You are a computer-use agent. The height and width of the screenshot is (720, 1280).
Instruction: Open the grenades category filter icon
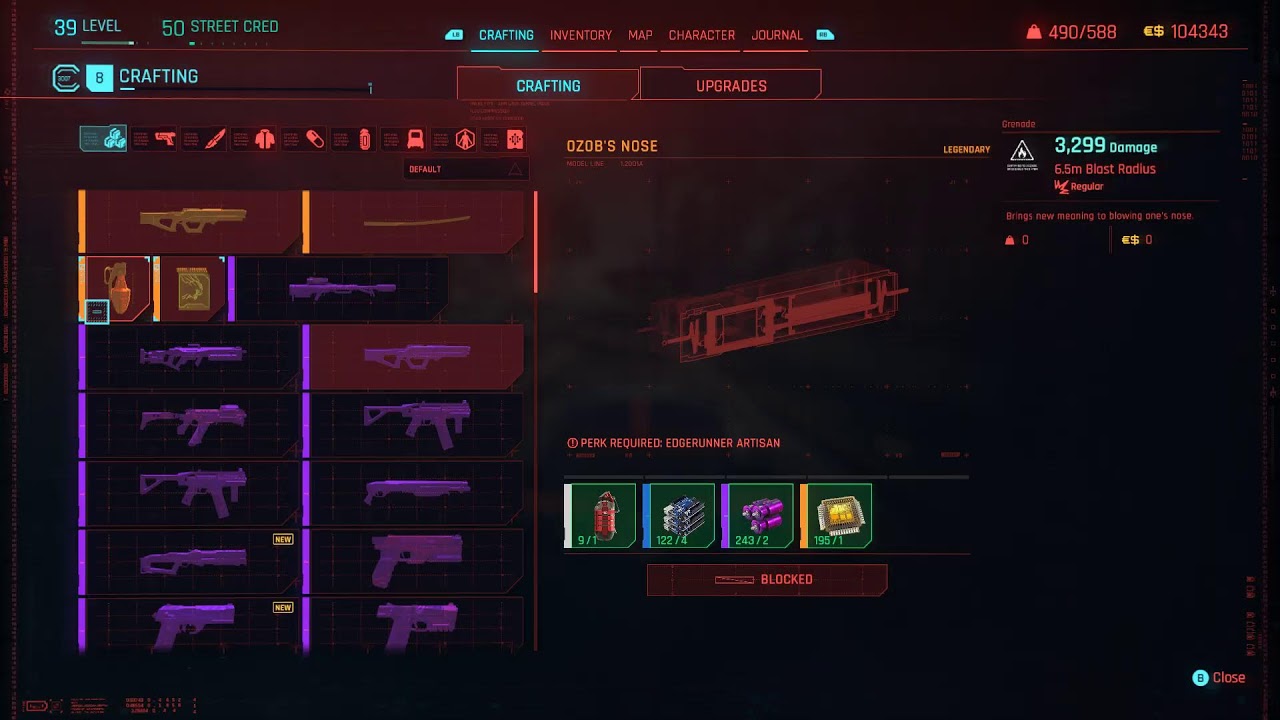pyautogui.click(x=364, y=139)
